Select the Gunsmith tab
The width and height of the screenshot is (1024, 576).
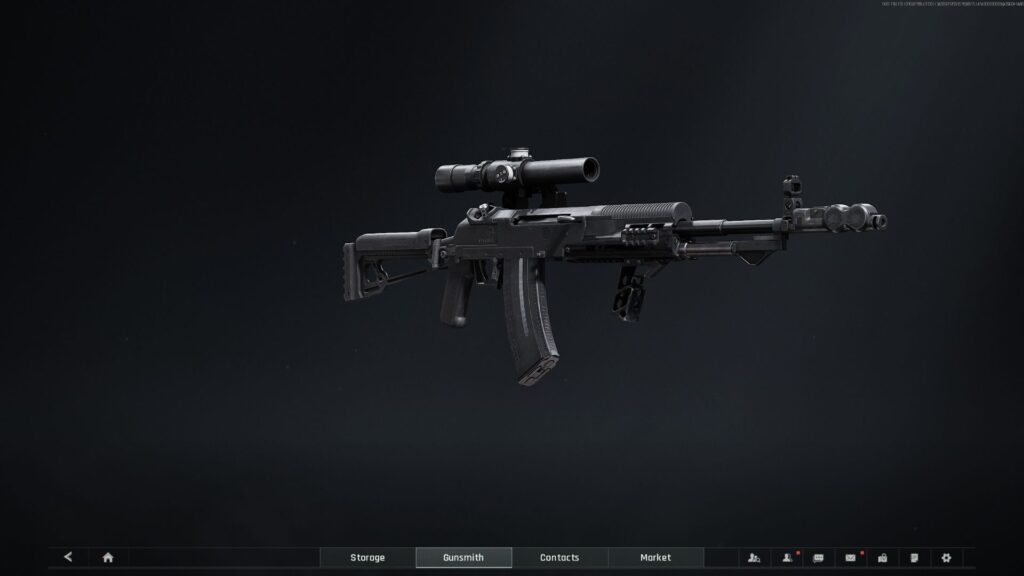[463, 557]
